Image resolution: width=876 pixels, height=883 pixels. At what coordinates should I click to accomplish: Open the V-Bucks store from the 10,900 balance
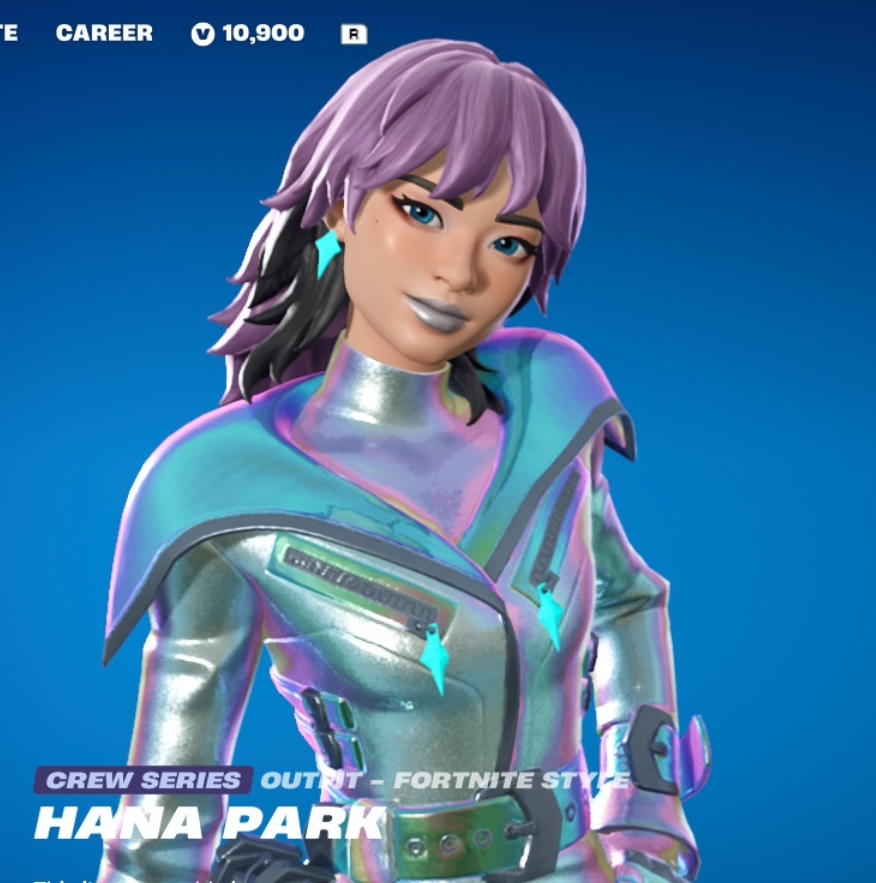coord(249,33)
